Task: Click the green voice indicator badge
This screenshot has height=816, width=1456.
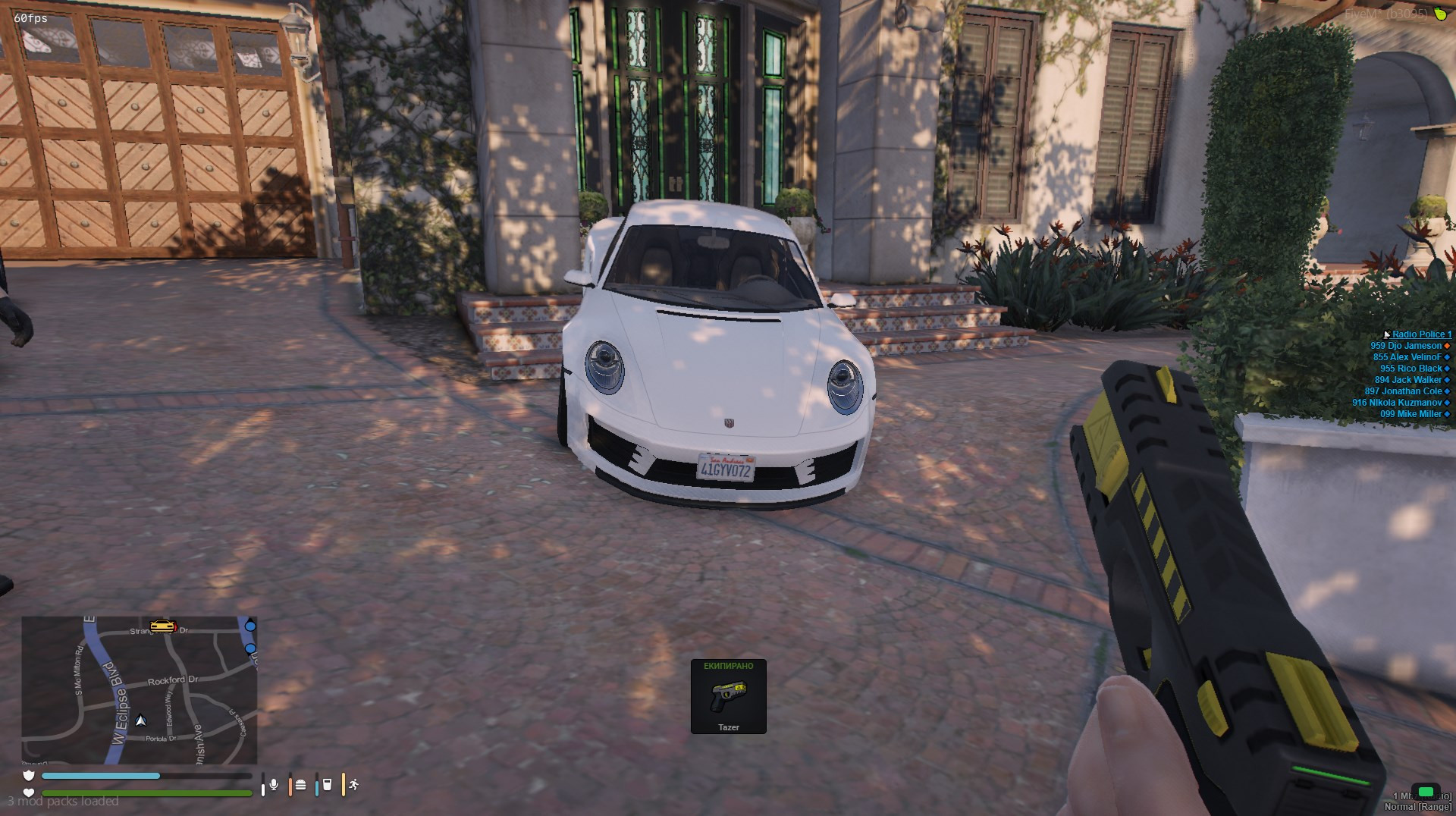Action: [1426, 792]
